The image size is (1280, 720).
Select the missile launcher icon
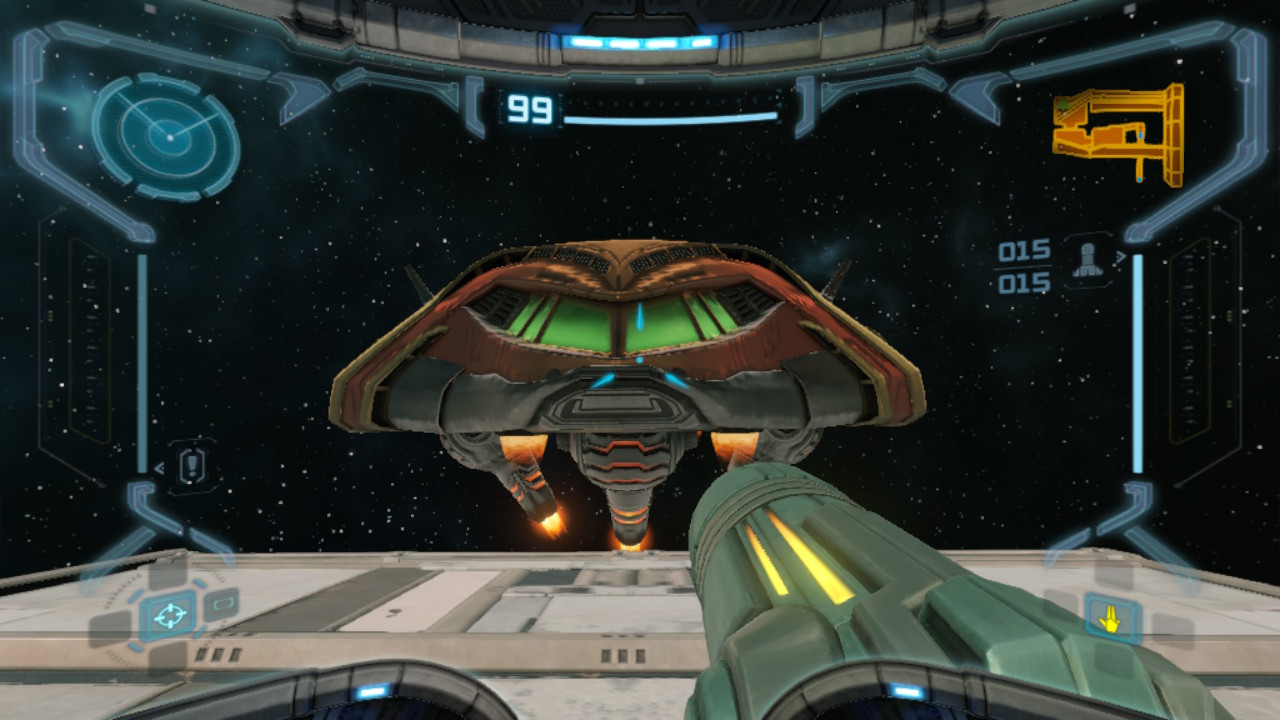tap(1086, 260)
